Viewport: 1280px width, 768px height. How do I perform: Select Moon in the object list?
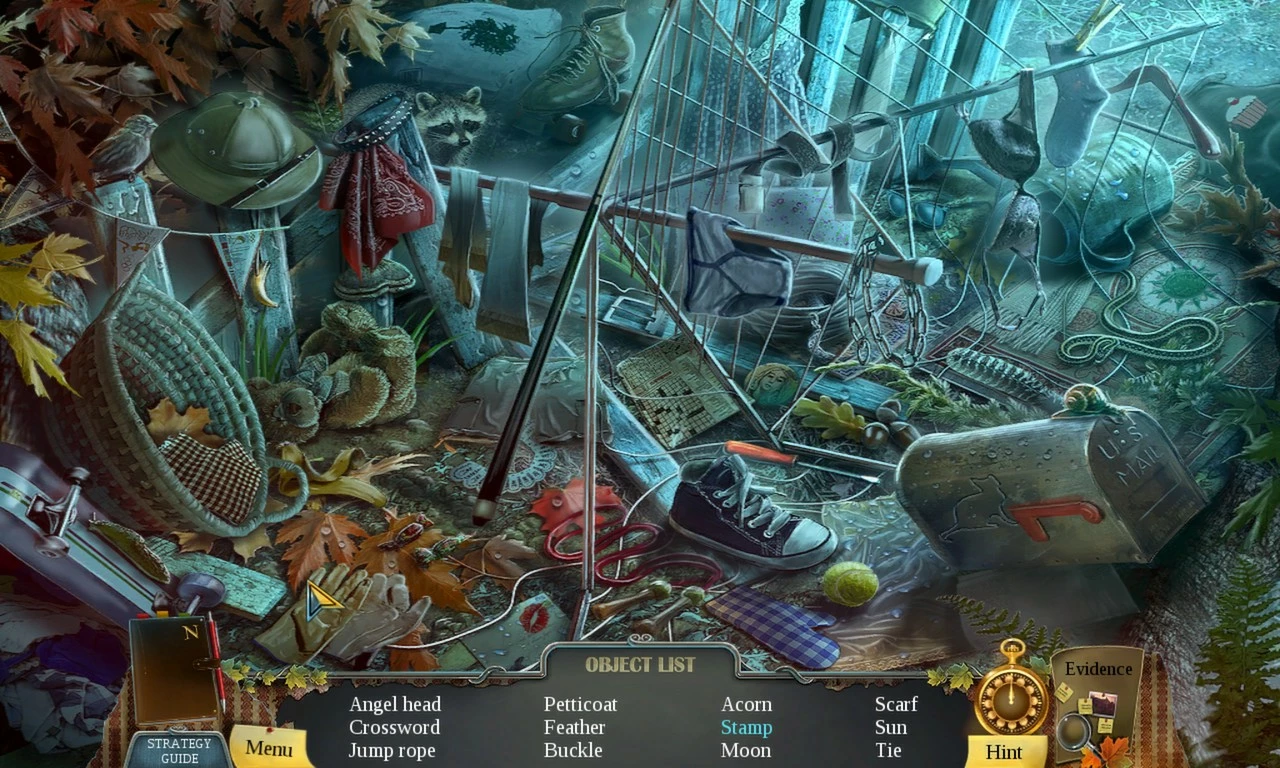[x=746, y=750]
